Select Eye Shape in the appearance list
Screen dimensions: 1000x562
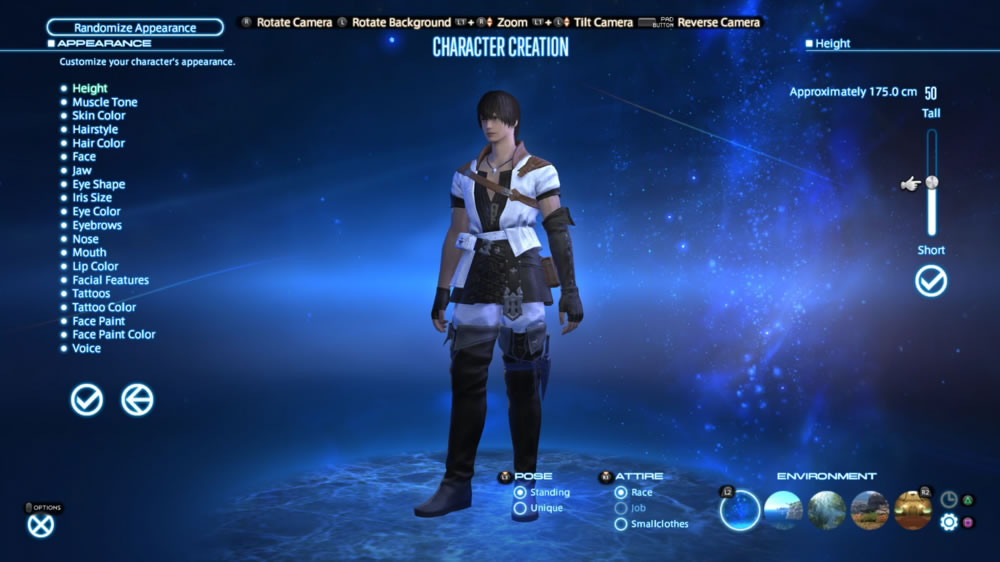coord(98,184)
